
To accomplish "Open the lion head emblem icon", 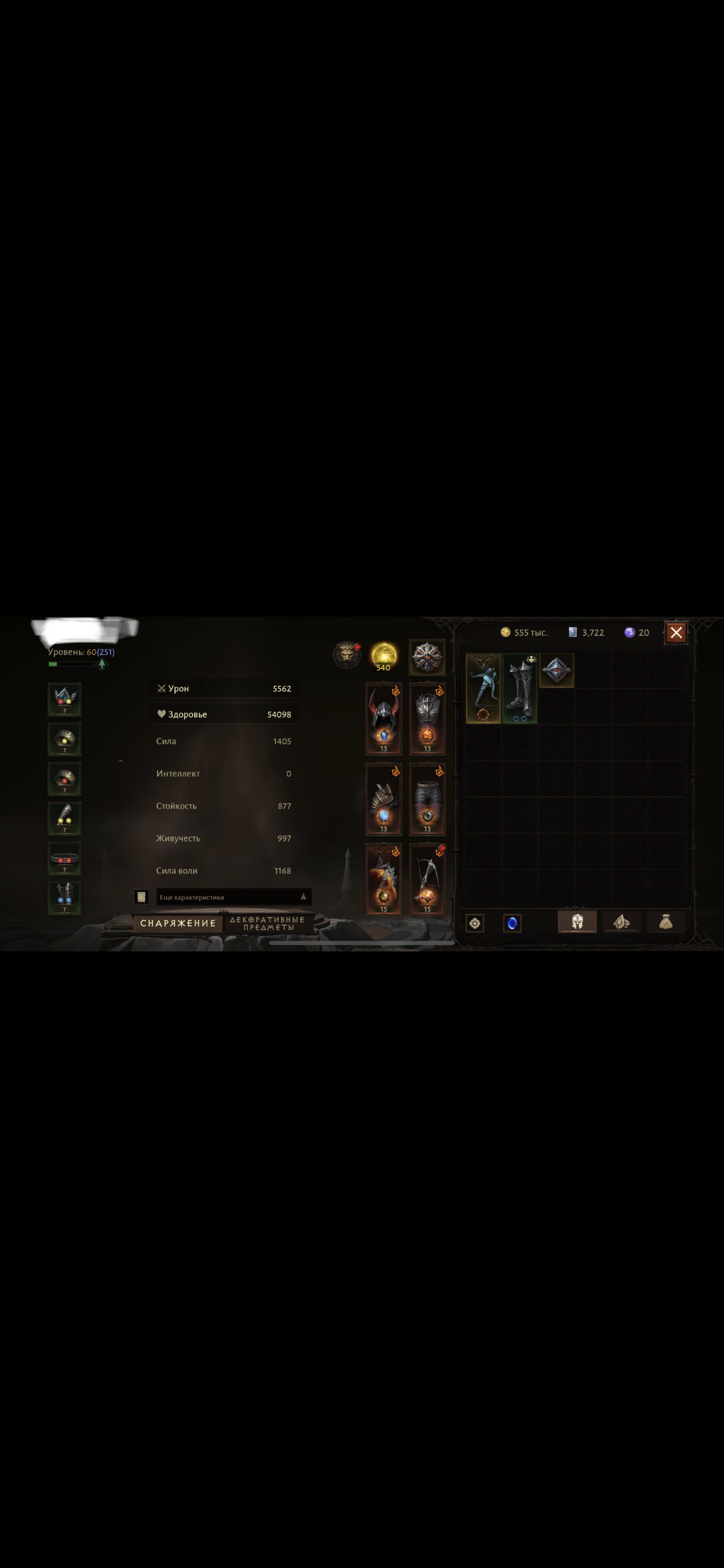I will [x=347, y=655].
